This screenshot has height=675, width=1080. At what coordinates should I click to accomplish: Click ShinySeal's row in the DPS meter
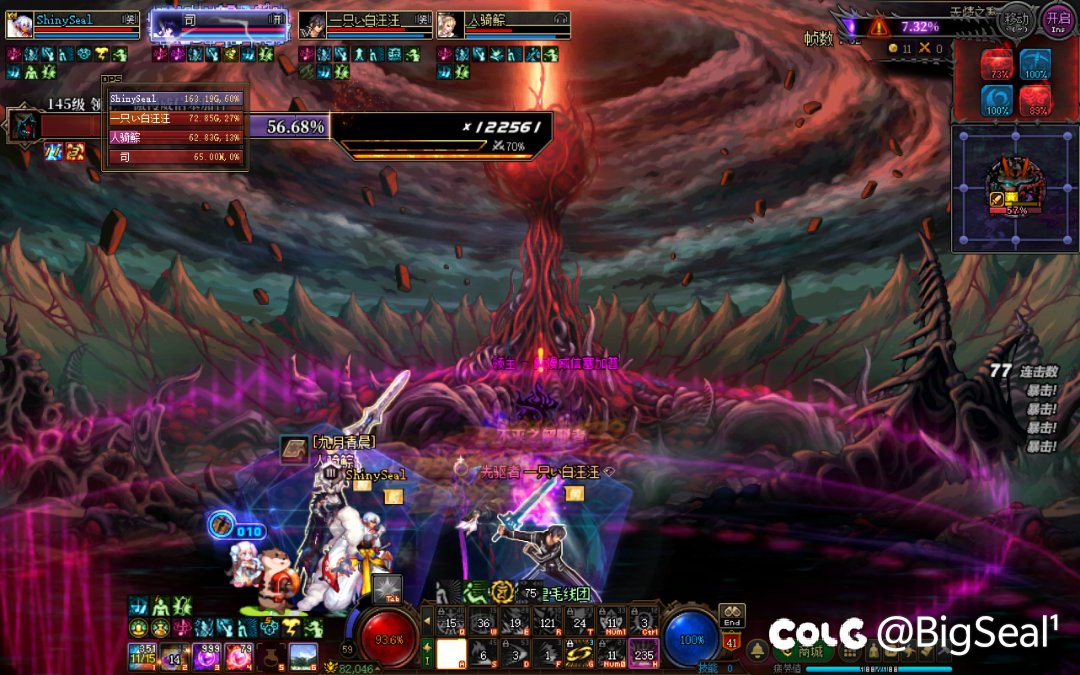(x=176, y=99)
